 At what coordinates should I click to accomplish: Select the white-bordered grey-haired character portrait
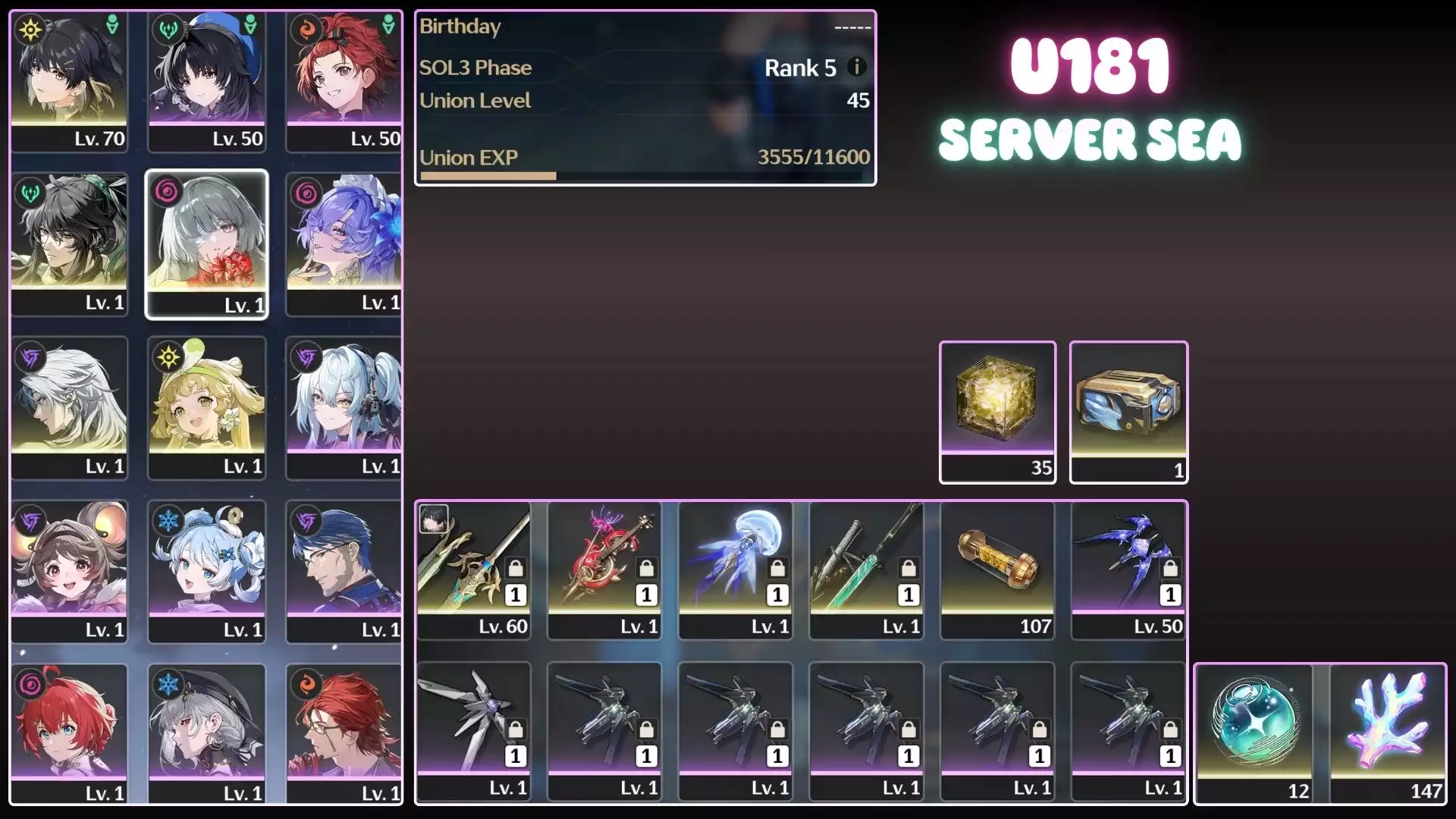(x=207, y=243)
